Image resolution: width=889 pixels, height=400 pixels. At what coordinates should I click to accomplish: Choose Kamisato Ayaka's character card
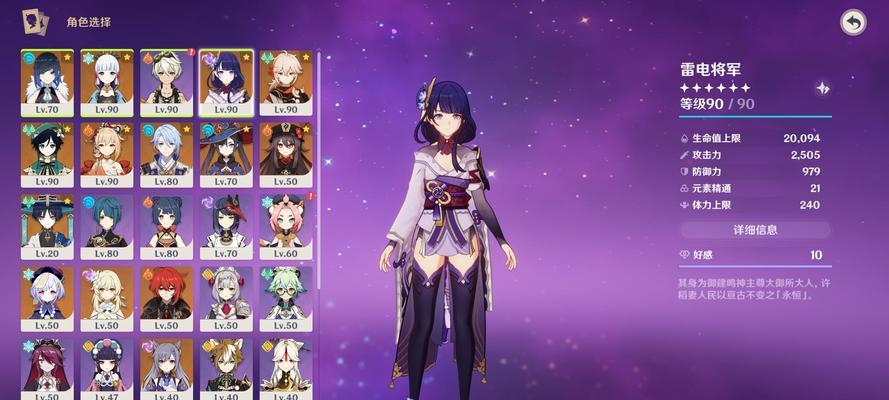click(107, 82)
